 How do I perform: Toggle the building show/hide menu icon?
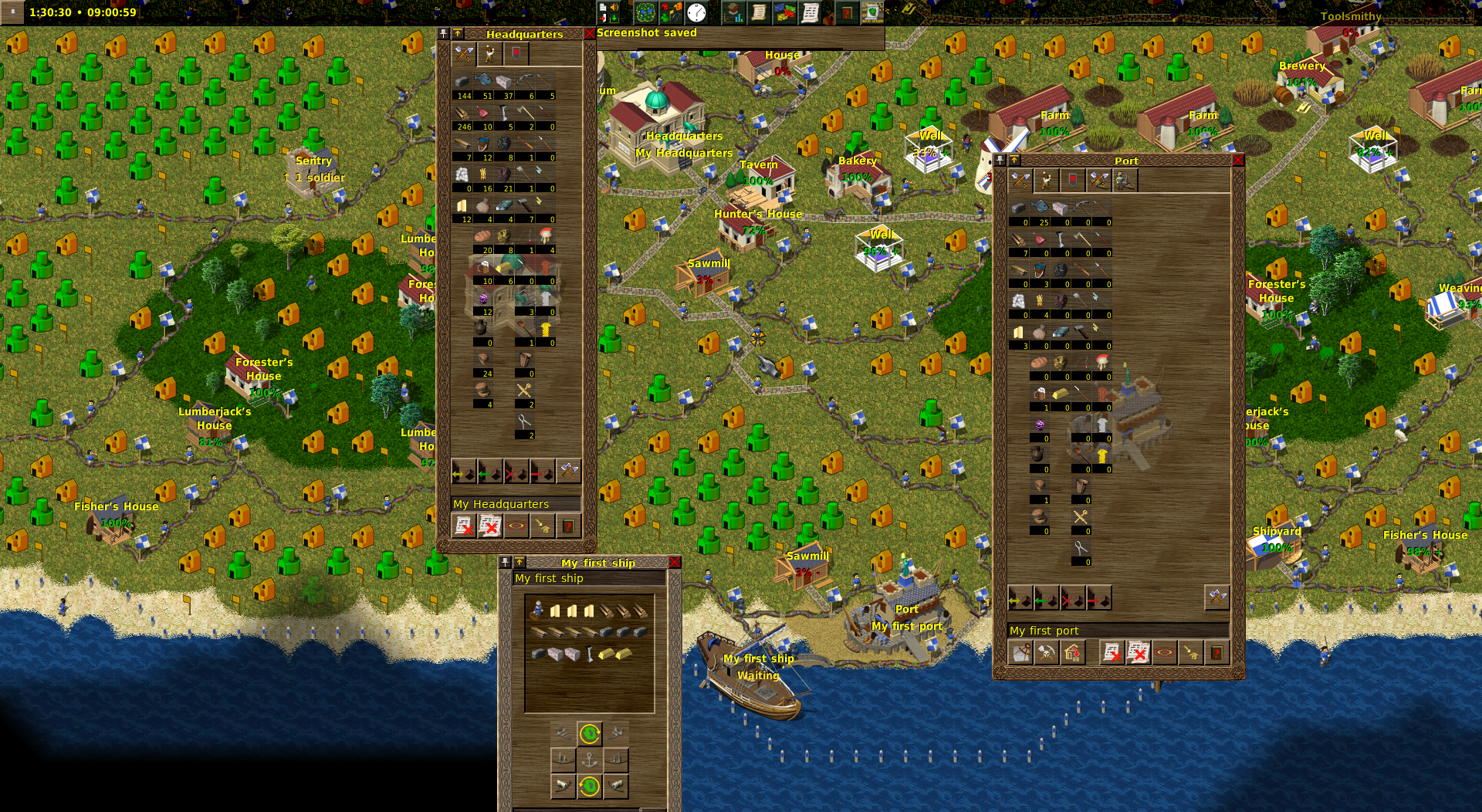(670, 12)
